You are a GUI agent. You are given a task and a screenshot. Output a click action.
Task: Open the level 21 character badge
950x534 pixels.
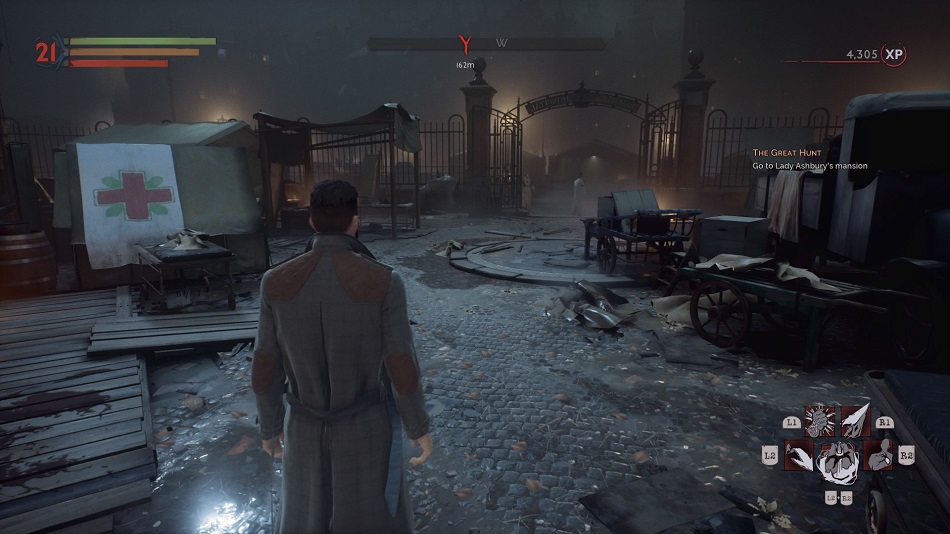pos(45,51)
